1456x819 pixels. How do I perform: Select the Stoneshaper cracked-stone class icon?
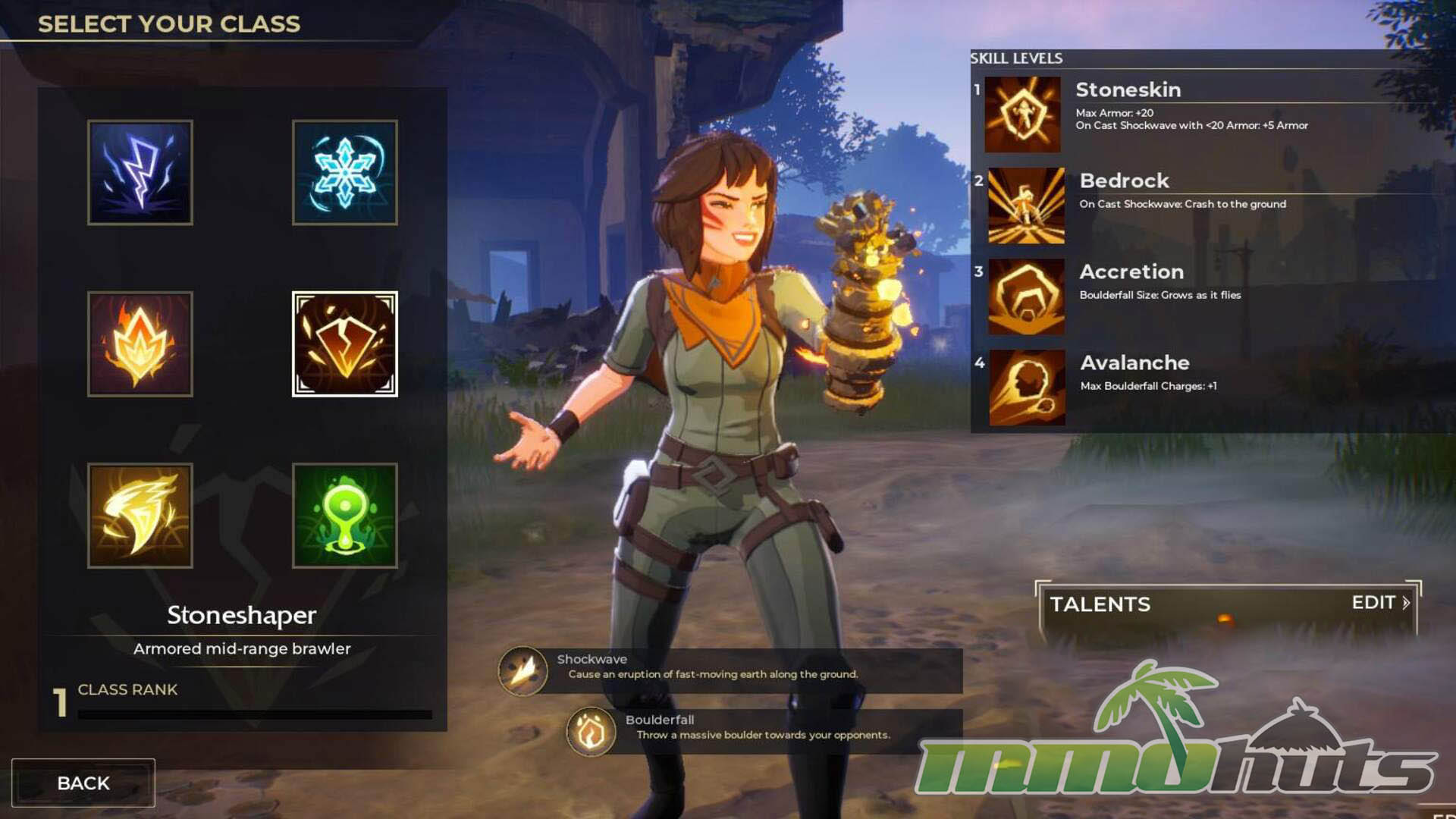(345, 344)
